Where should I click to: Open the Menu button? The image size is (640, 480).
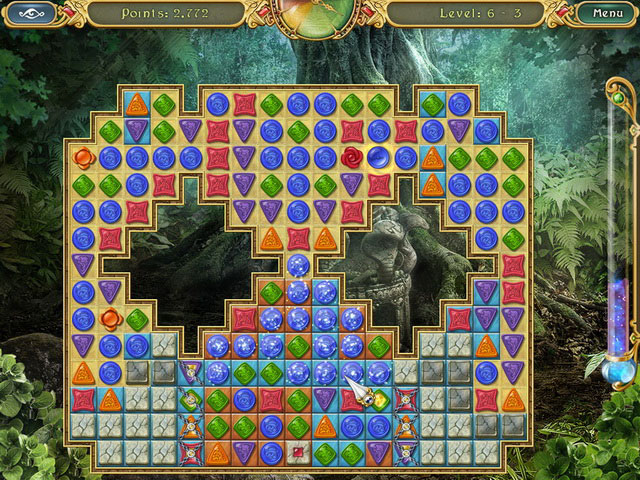point(607,14)
